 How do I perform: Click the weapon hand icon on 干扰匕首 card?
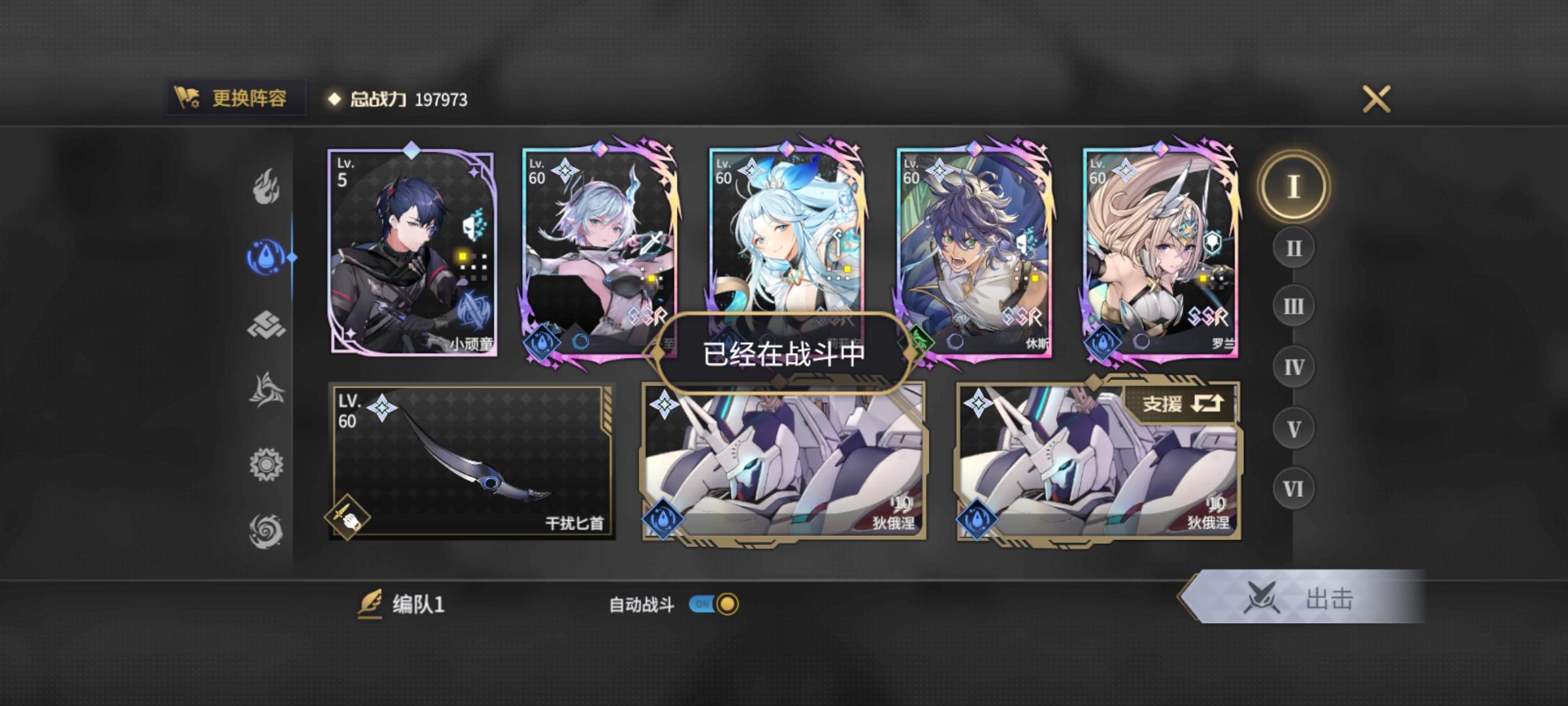[x=347, y=516]
